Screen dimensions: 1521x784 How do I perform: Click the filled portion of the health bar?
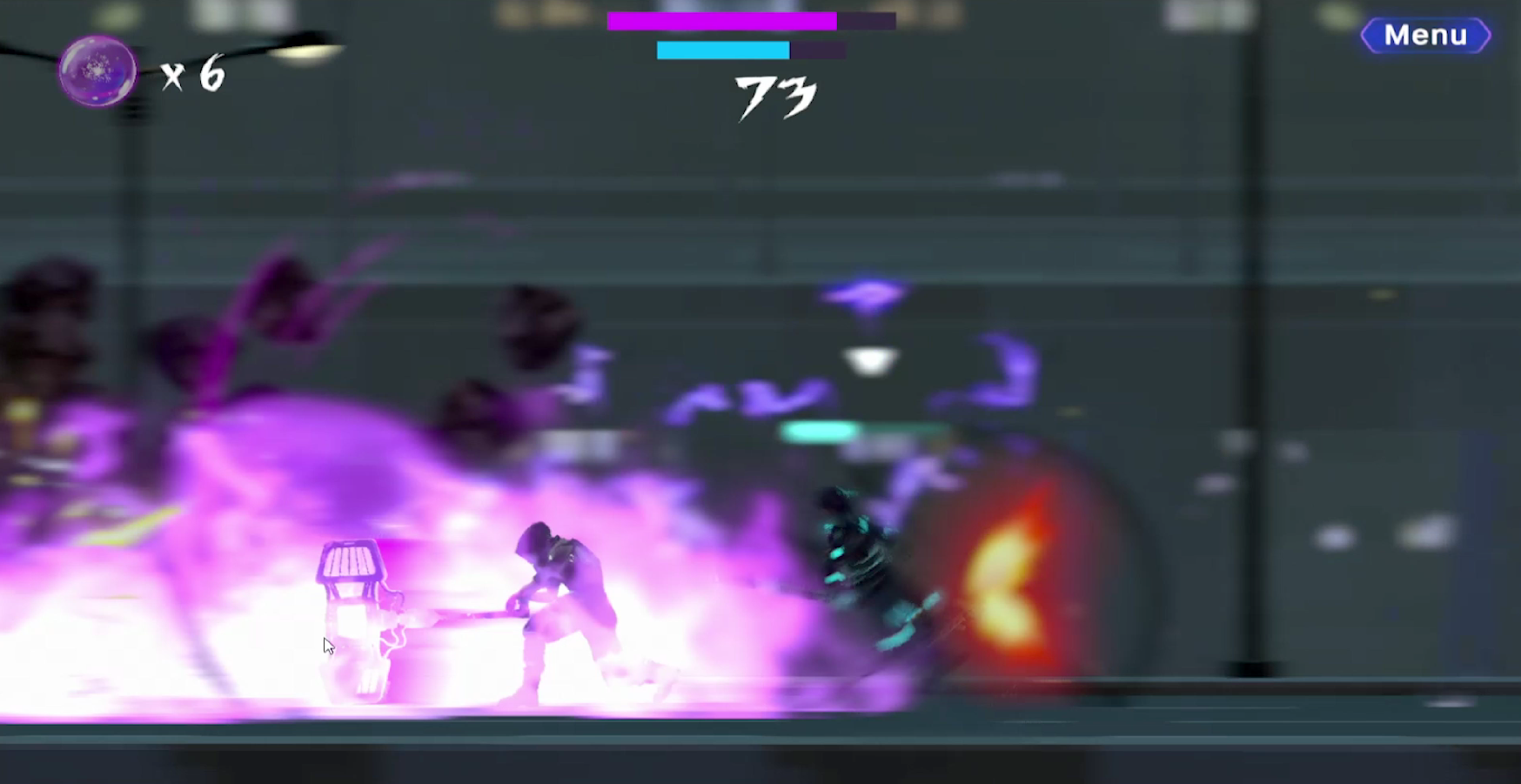pos(722,19)
